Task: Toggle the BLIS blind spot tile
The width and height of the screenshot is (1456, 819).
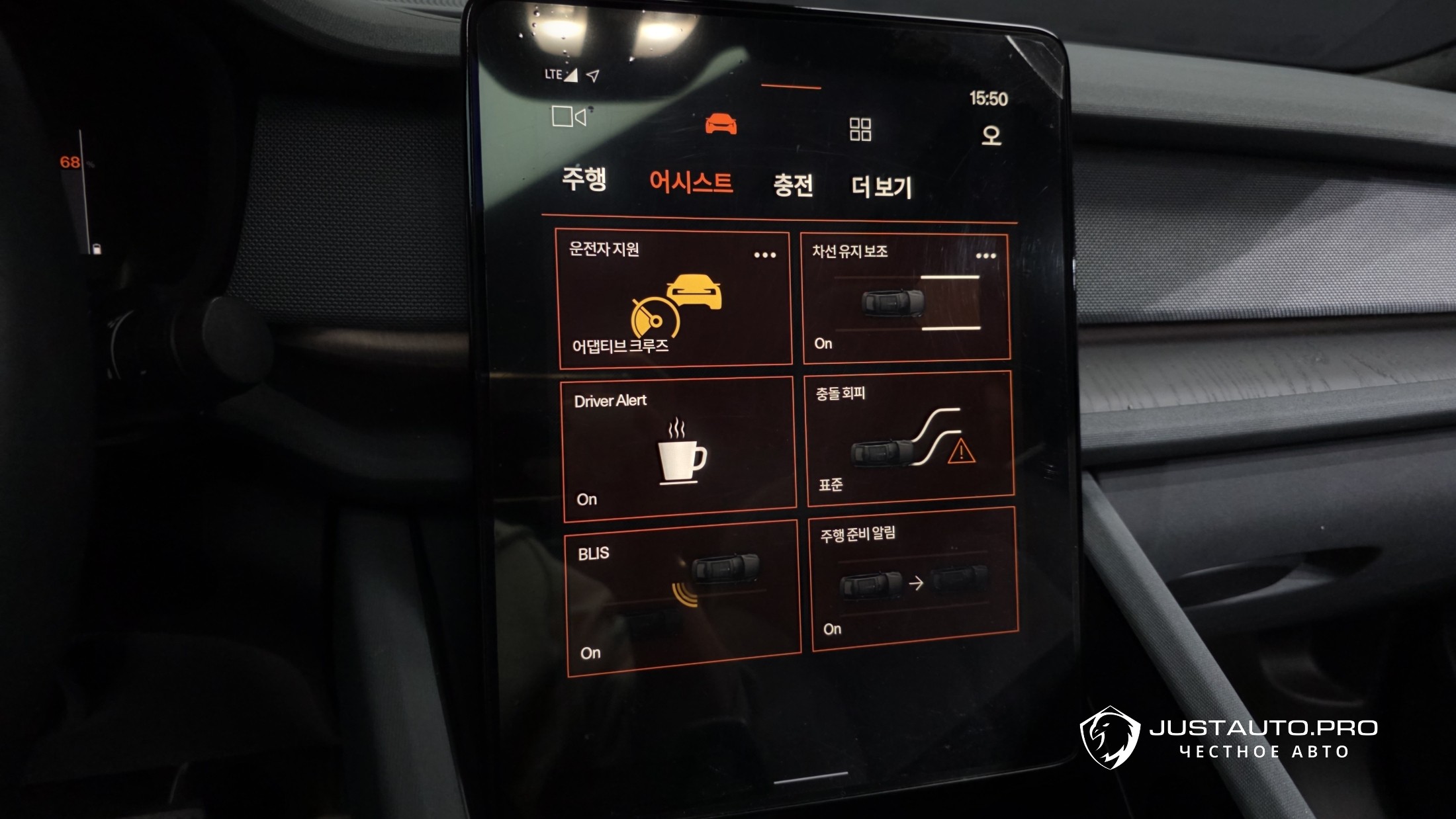Action: 682,599
